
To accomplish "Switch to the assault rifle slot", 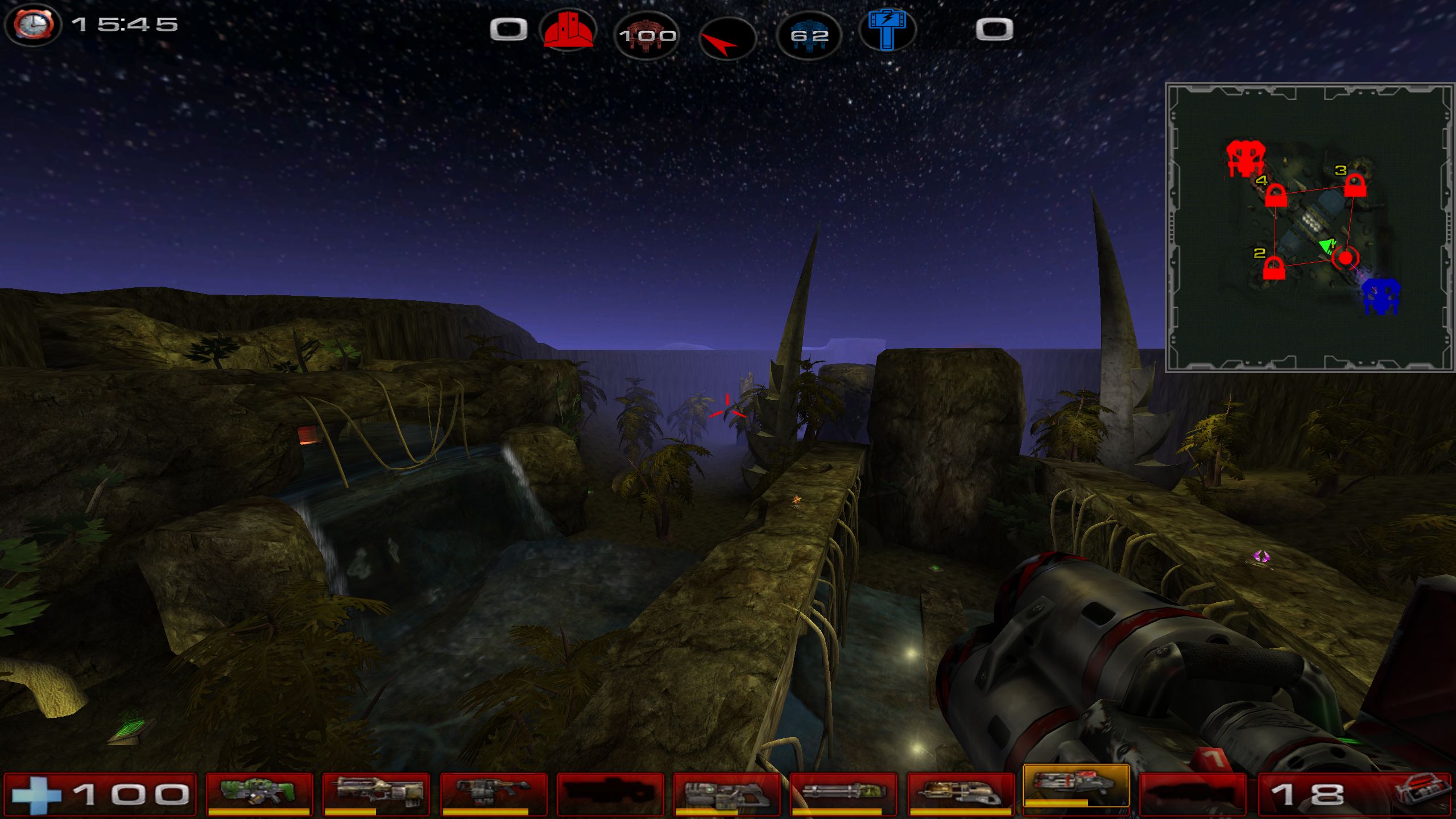I will (x=376, y=793).
